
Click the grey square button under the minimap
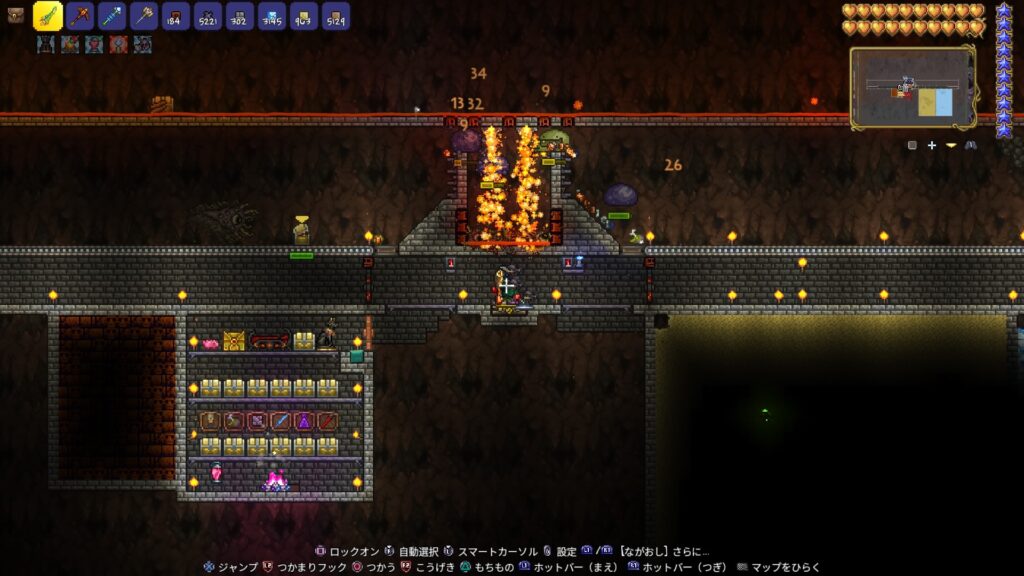912,145
